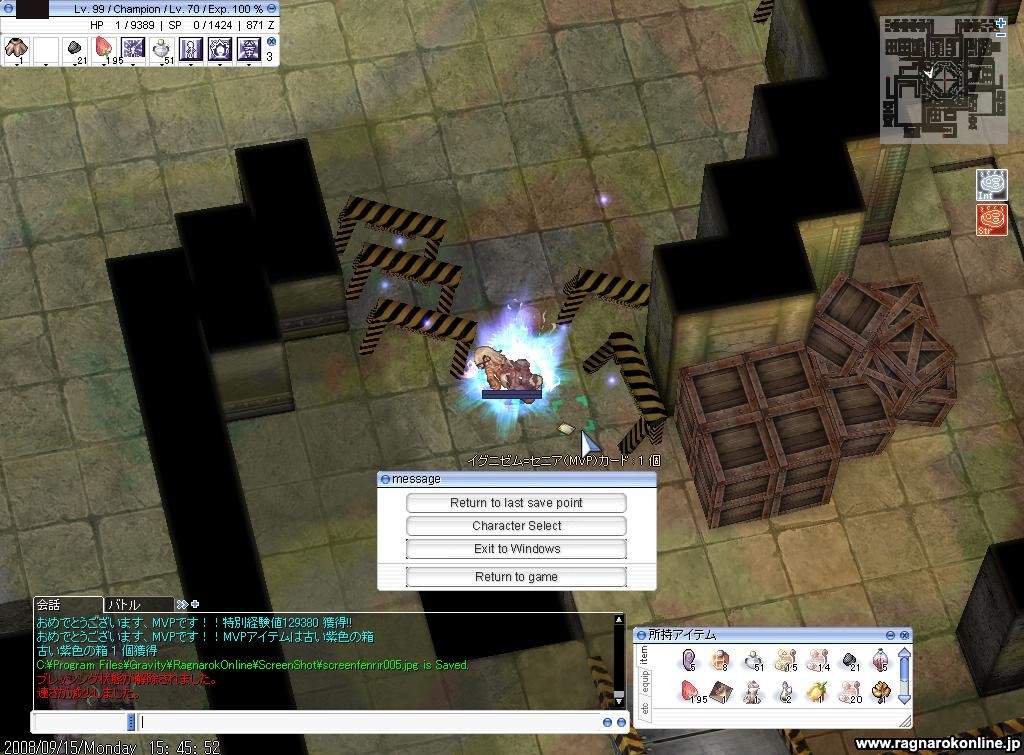Viewport: 1024px width, 755px height.
Task: Open the equip tab in the inventory
Action: click(644, 682)
